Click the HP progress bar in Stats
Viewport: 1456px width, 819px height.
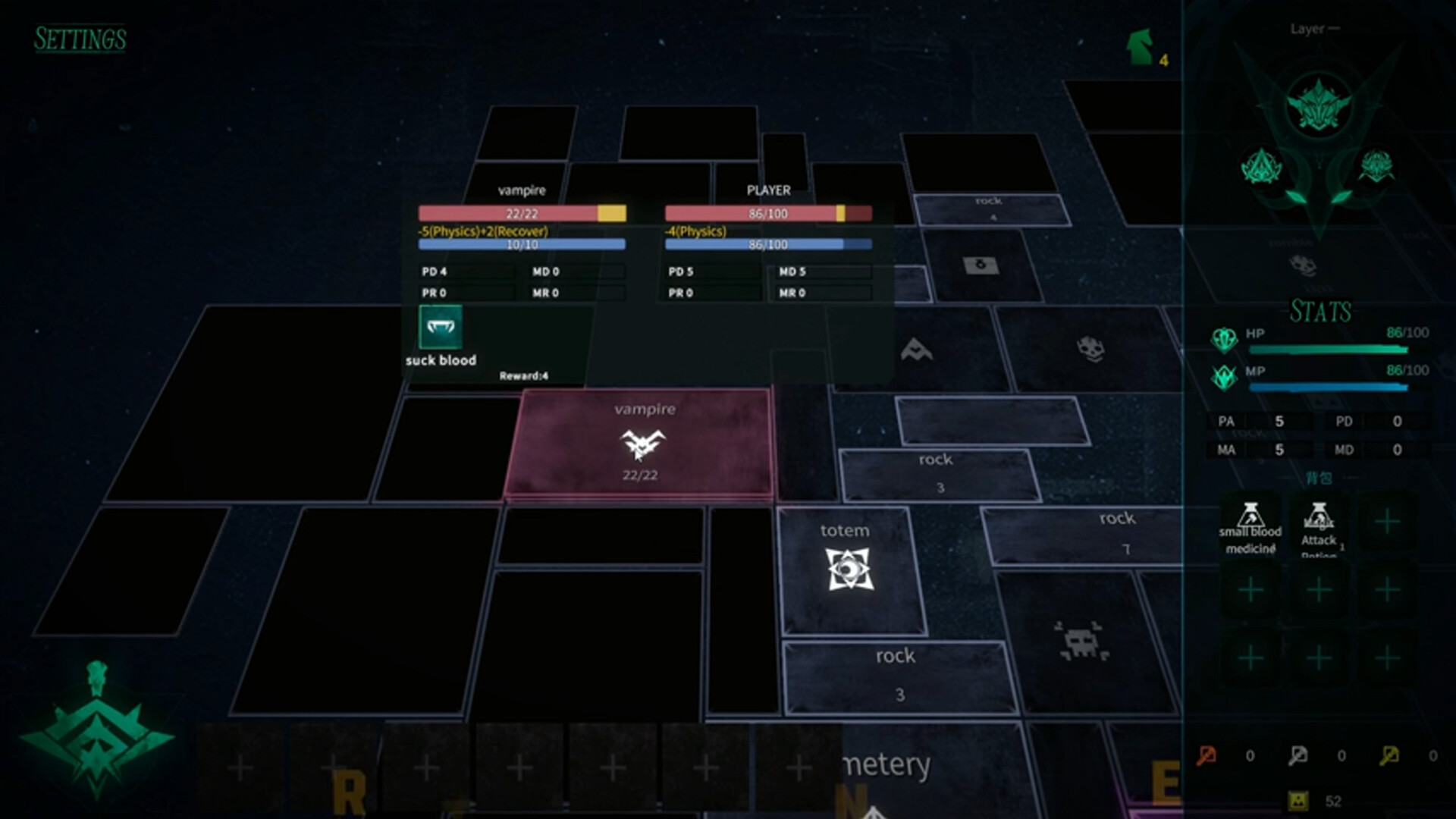pos(1327,350)
